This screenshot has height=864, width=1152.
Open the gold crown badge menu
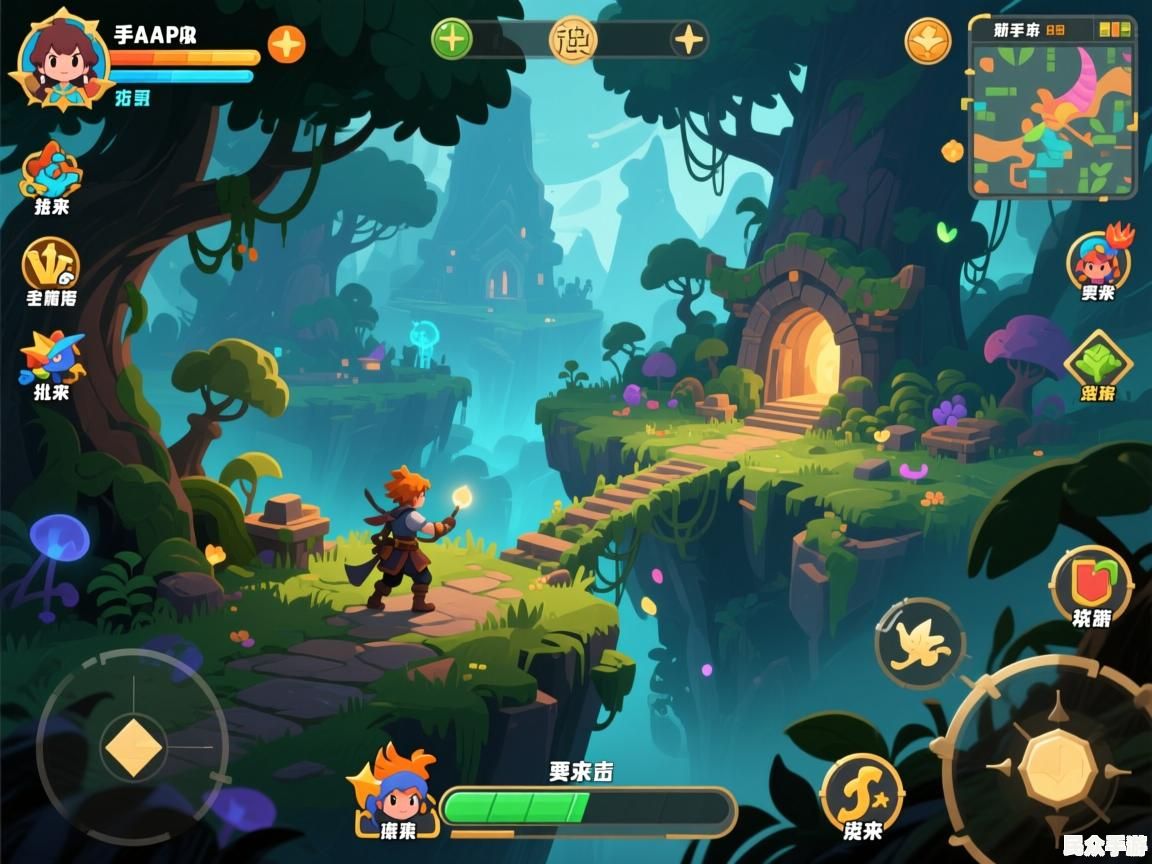tap(50, 264)
